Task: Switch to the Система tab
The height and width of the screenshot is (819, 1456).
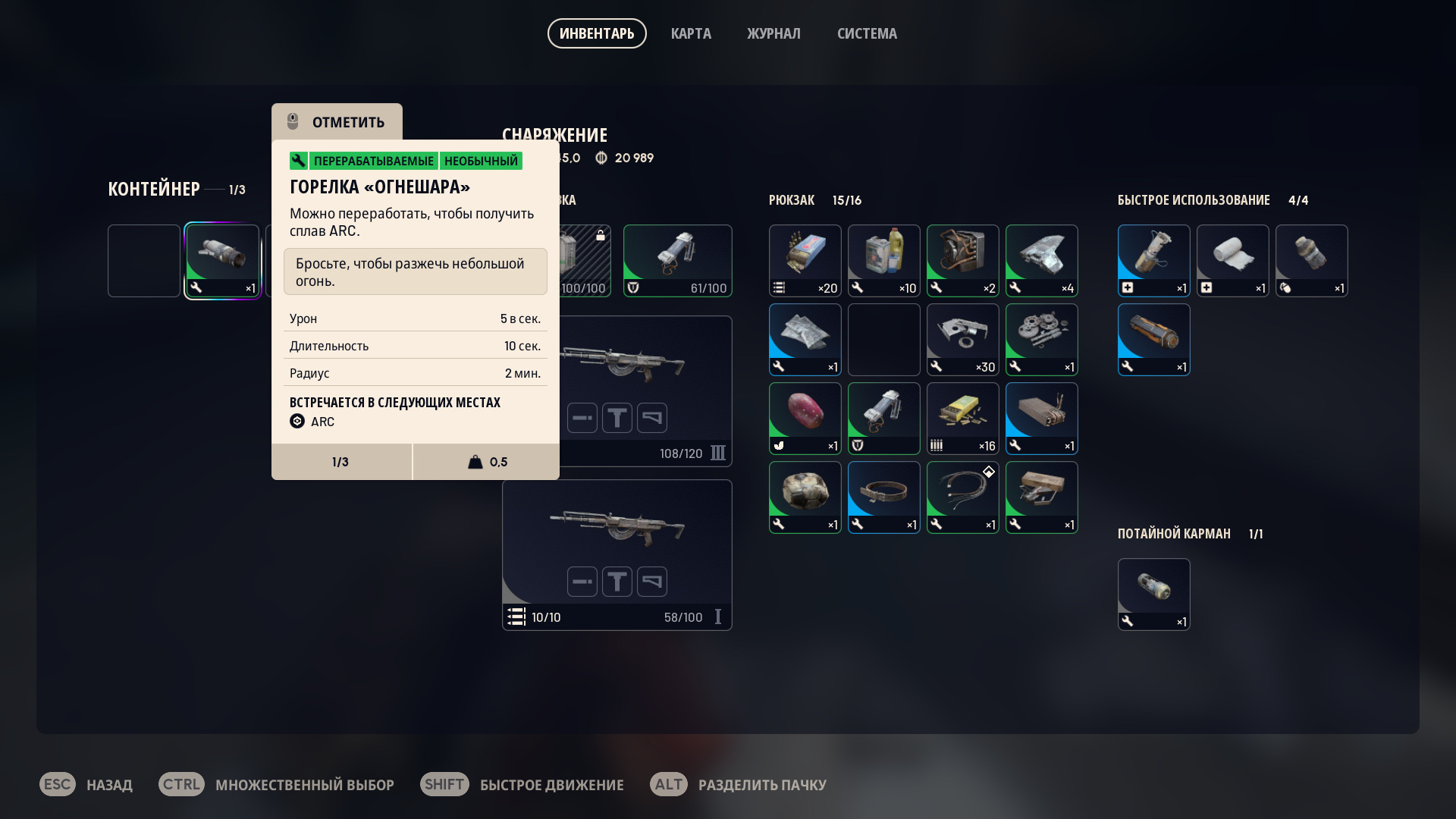Action: click(x=867, y=33)
